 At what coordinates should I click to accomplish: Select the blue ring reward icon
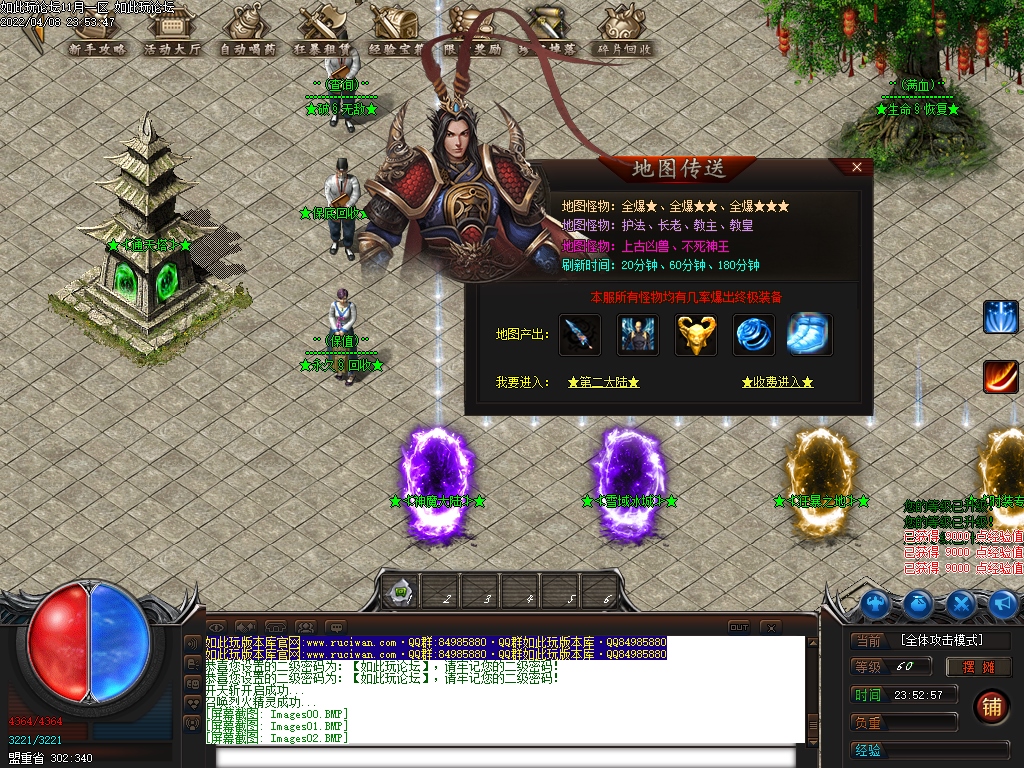tap(753, 335)
